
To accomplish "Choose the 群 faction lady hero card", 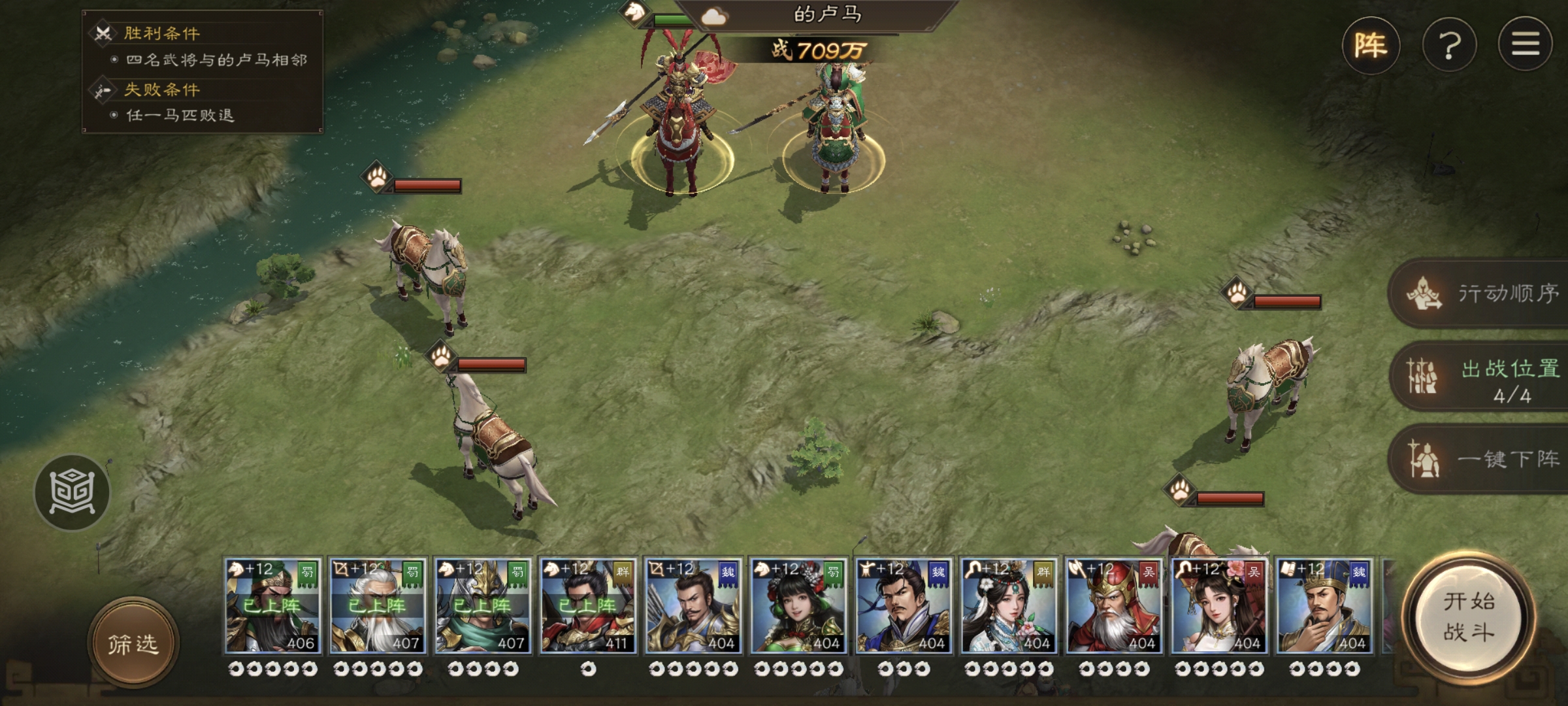I will click(1008, 606).
